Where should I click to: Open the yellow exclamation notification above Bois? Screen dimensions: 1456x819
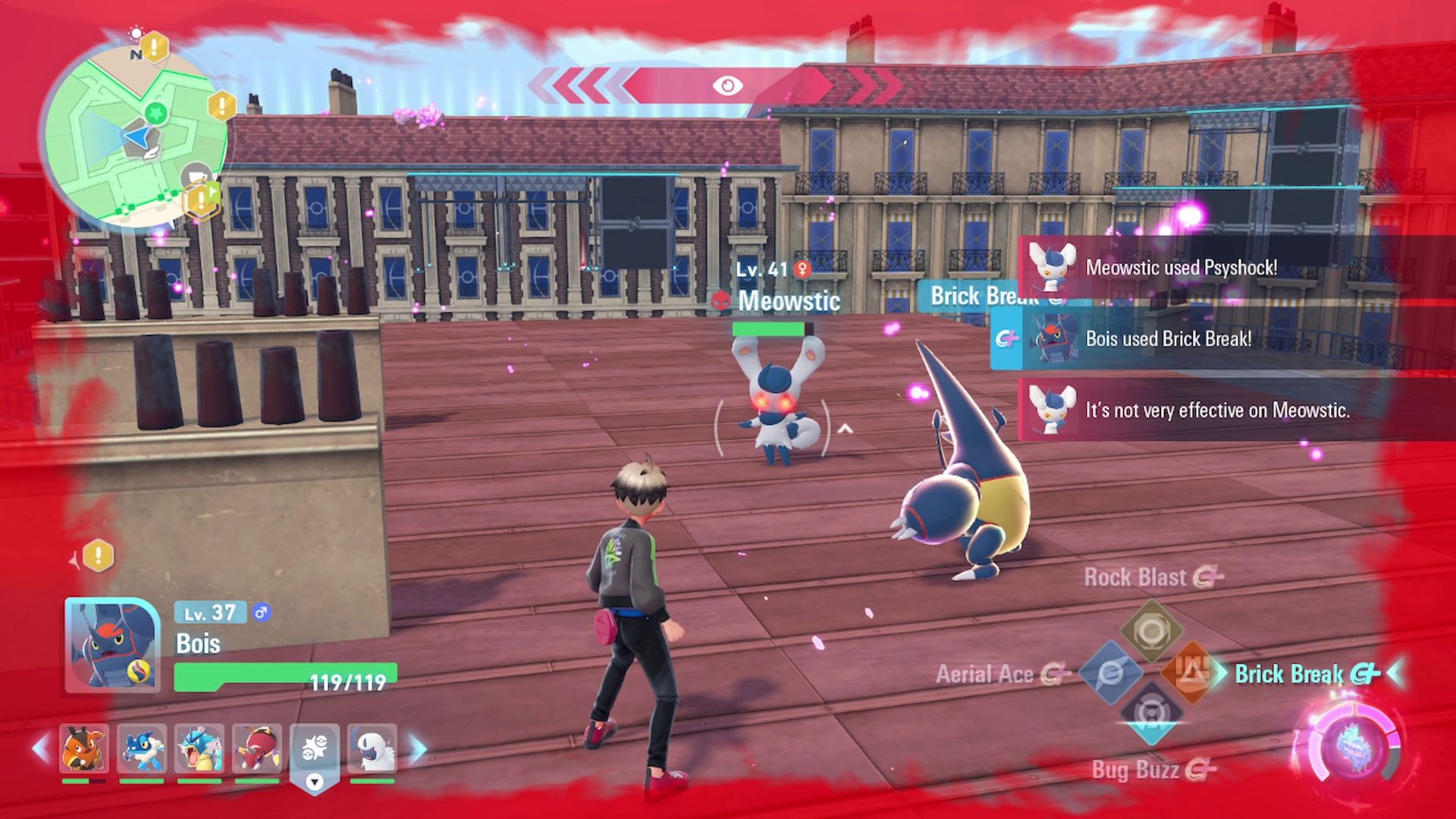pos(98,556)
